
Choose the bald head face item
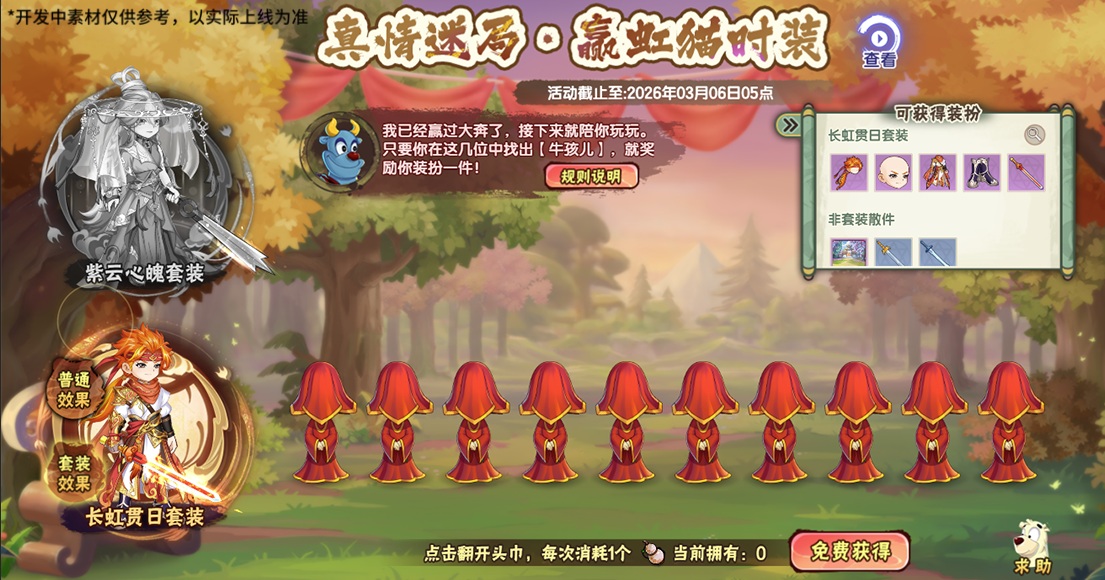click(x=893, y=172)
